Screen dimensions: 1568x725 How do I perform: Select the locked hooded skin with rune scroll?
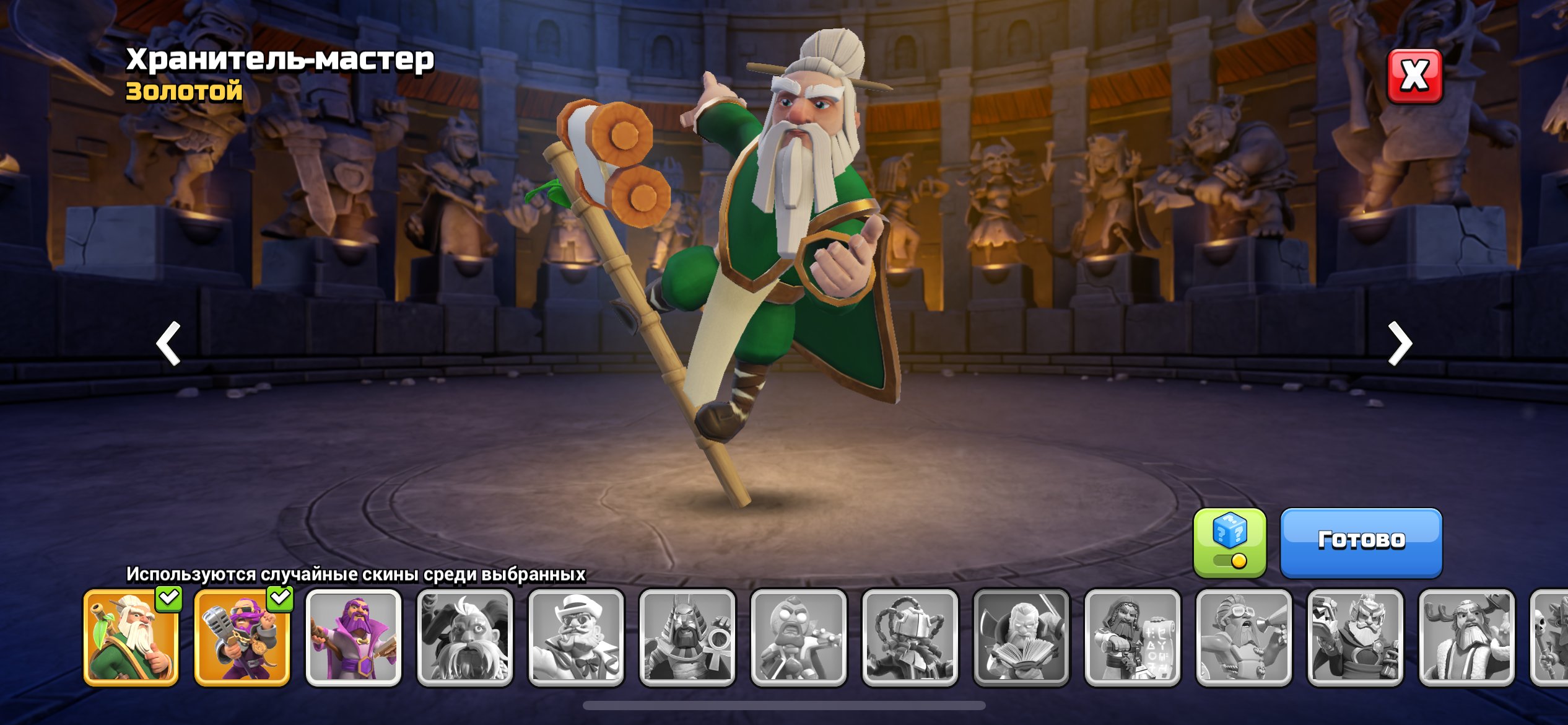pos(1133,638)
